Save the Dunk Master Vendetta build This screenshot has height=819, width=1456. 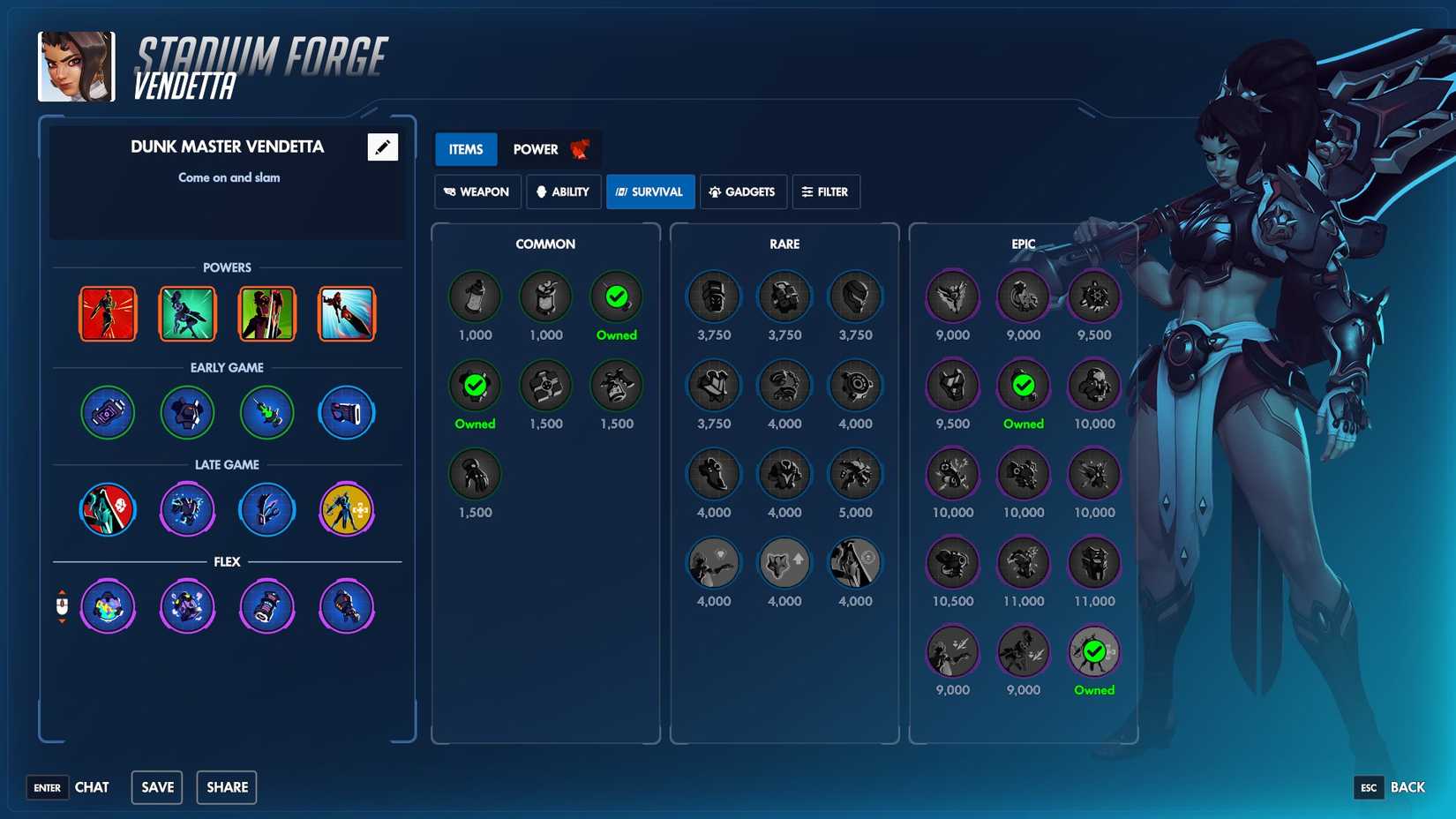[x=156, y=786]
